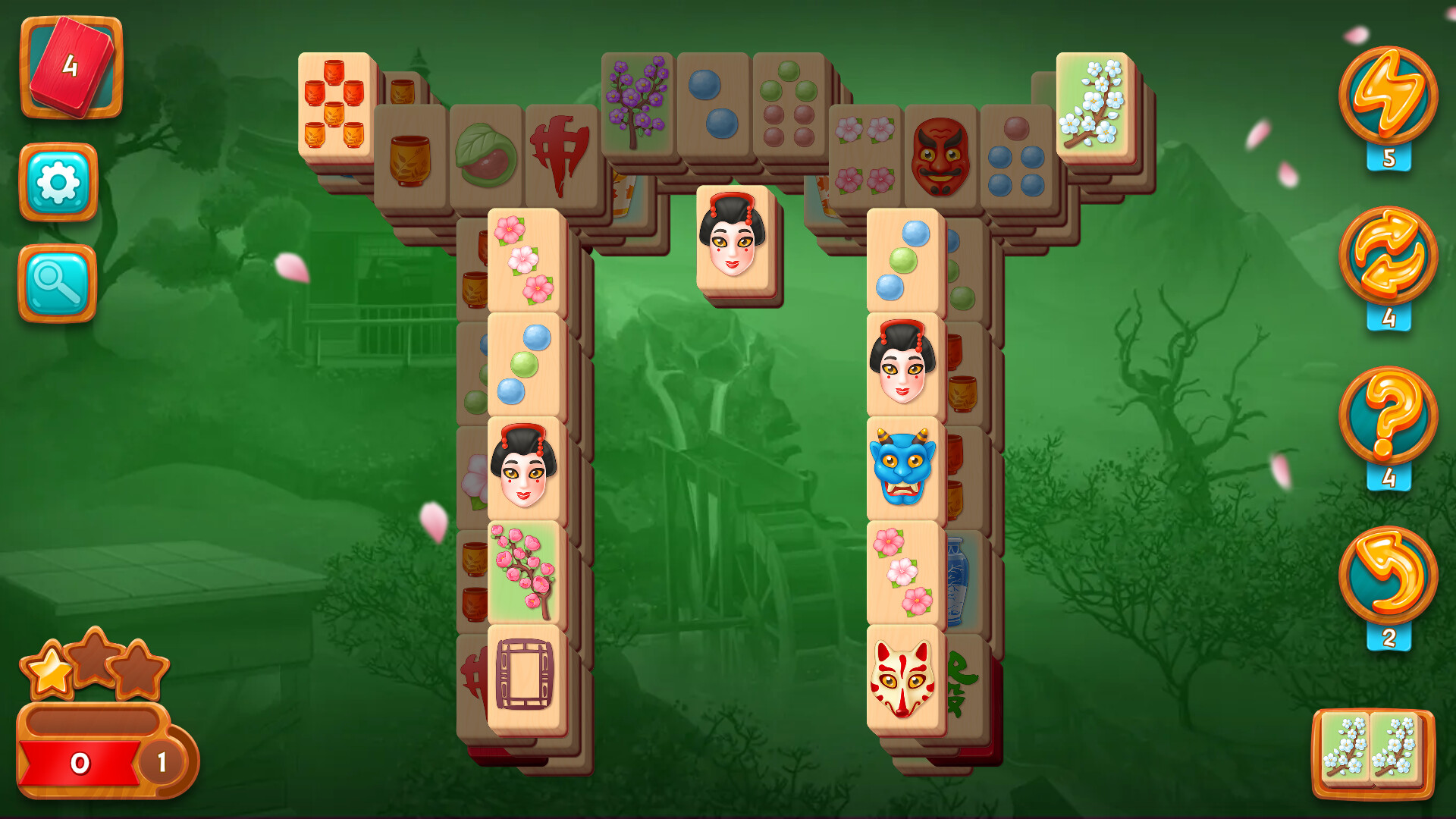
Task: Click the pink cherry blossom branch tile
Action: click(523, 573)
